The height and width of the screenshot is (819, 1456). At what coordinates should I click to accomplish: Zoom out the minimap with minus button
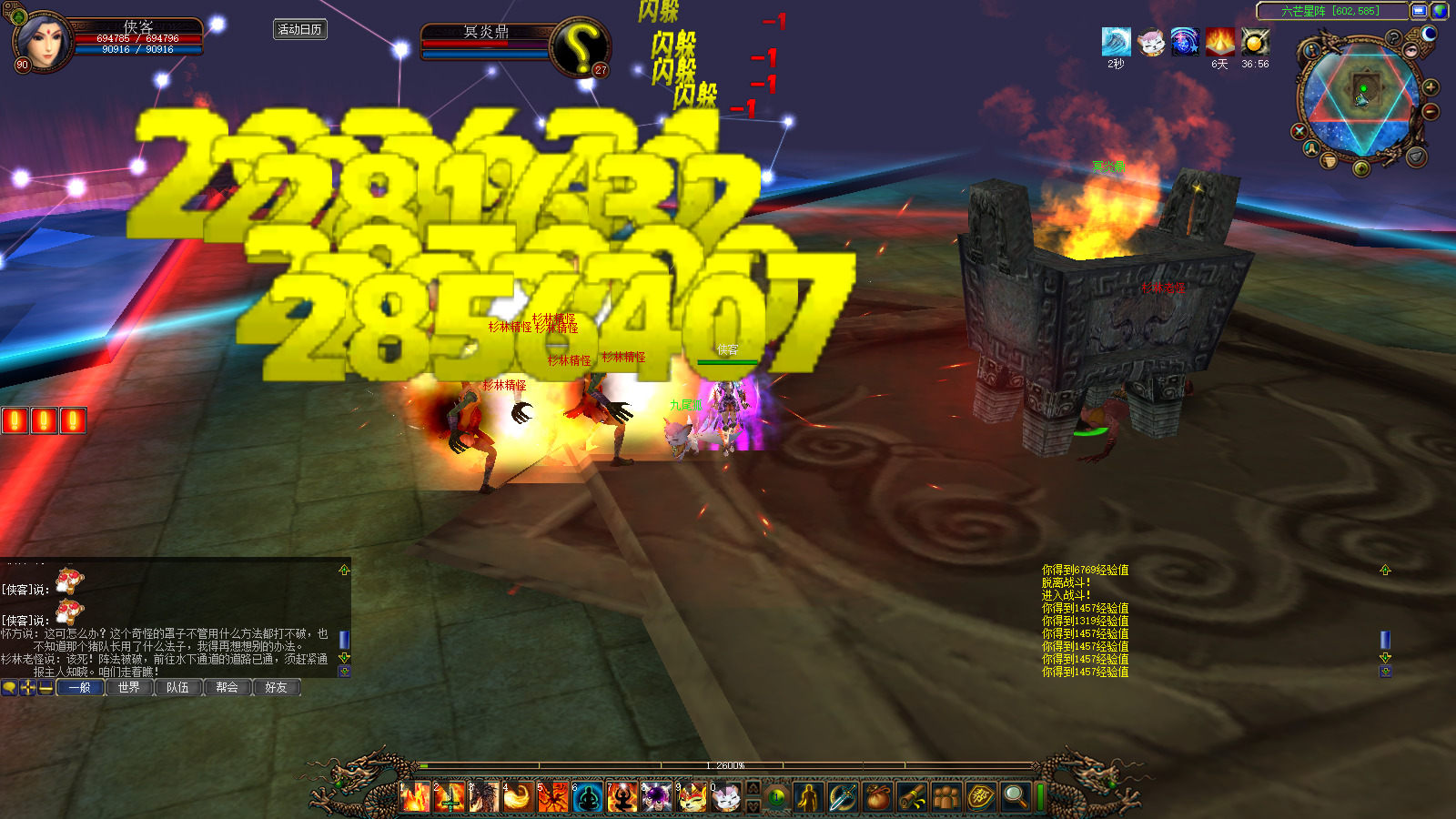[x=1431, y=111]
